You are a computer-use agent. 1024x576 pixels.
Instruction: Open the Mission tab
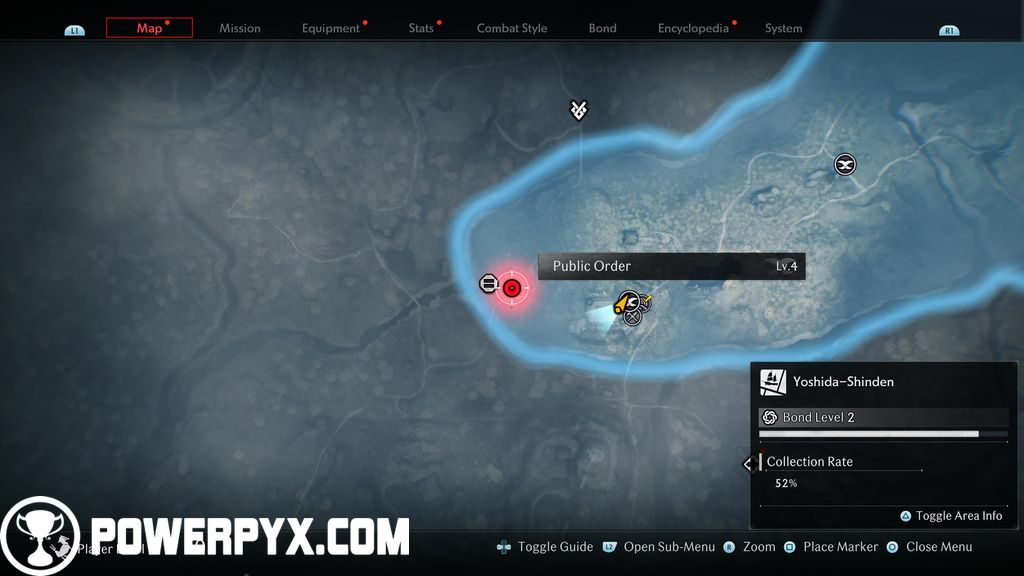(240, 28)
